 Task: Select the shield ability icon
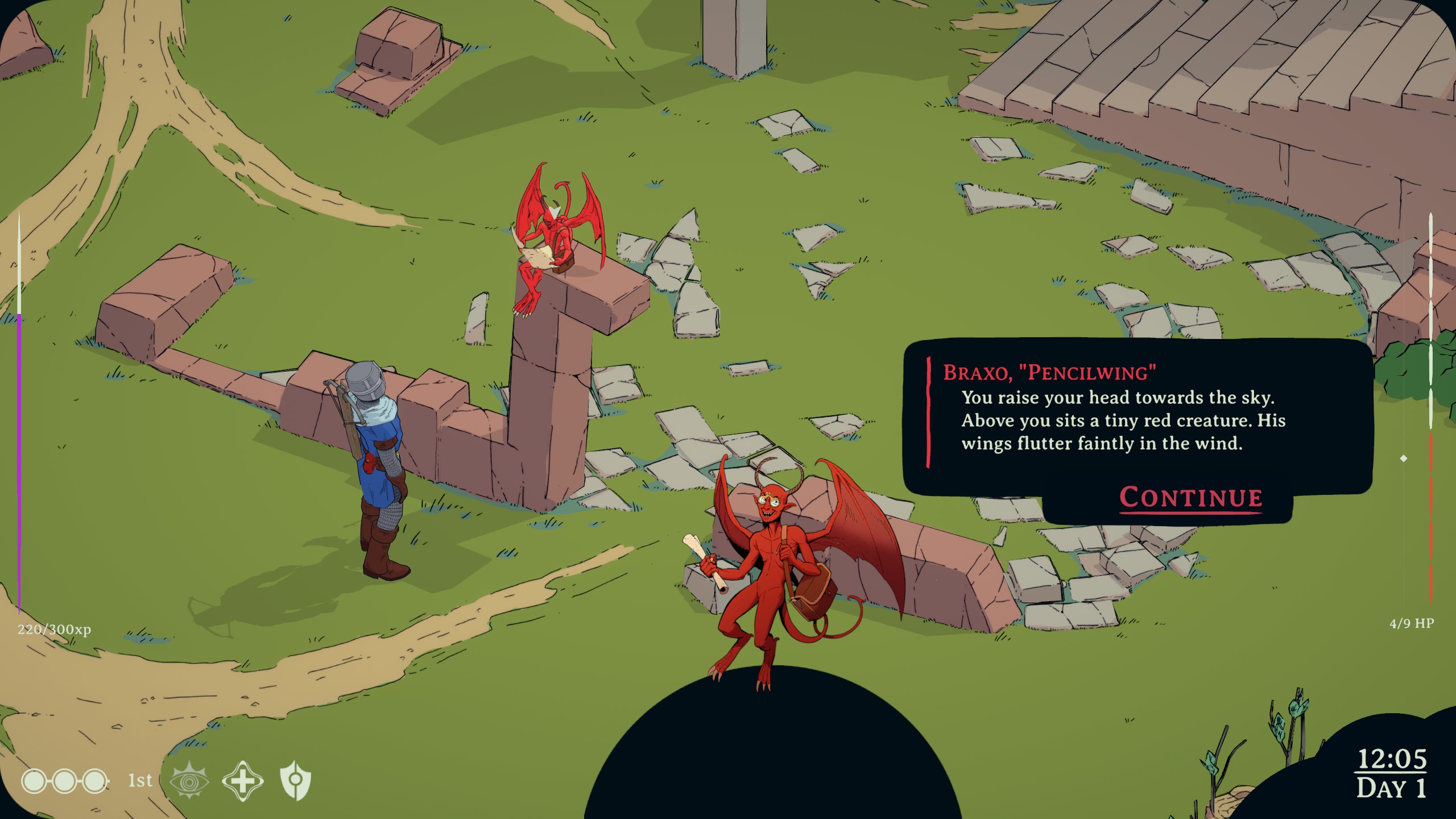click(295, 781)
